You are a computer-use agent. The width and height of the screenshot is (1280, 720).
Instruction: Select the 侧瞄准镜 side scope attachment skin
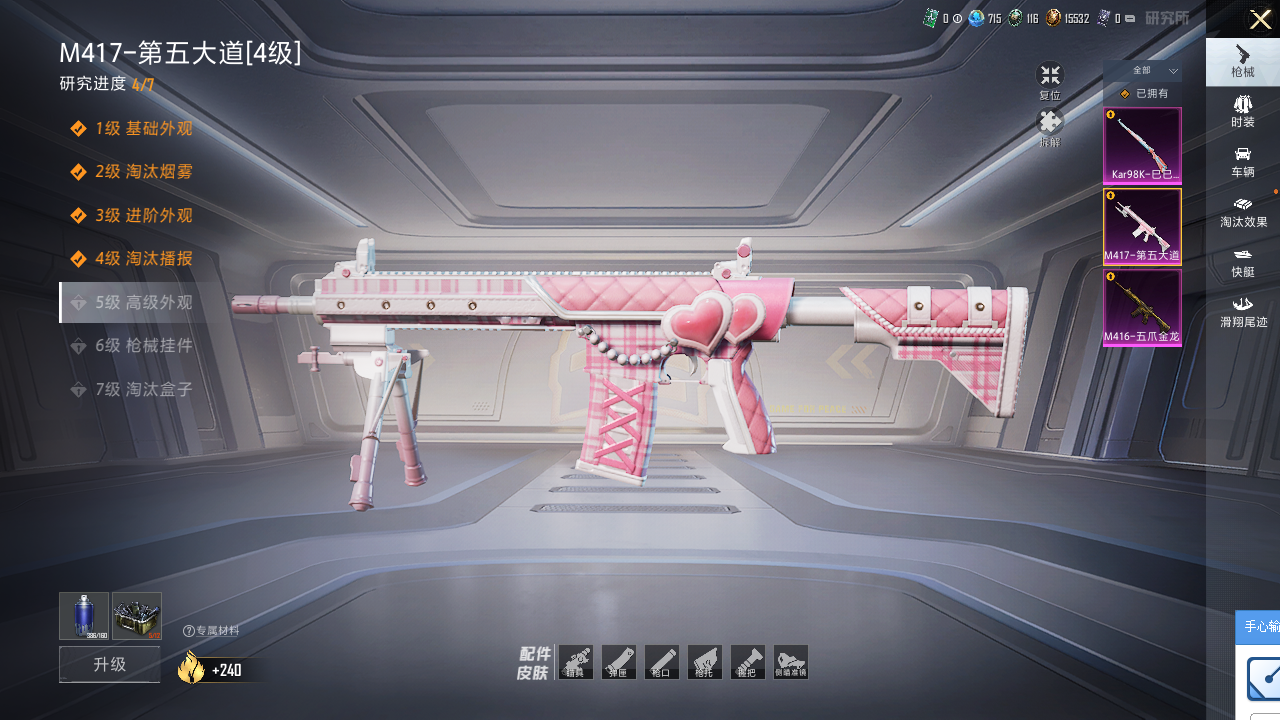(791, 662)
